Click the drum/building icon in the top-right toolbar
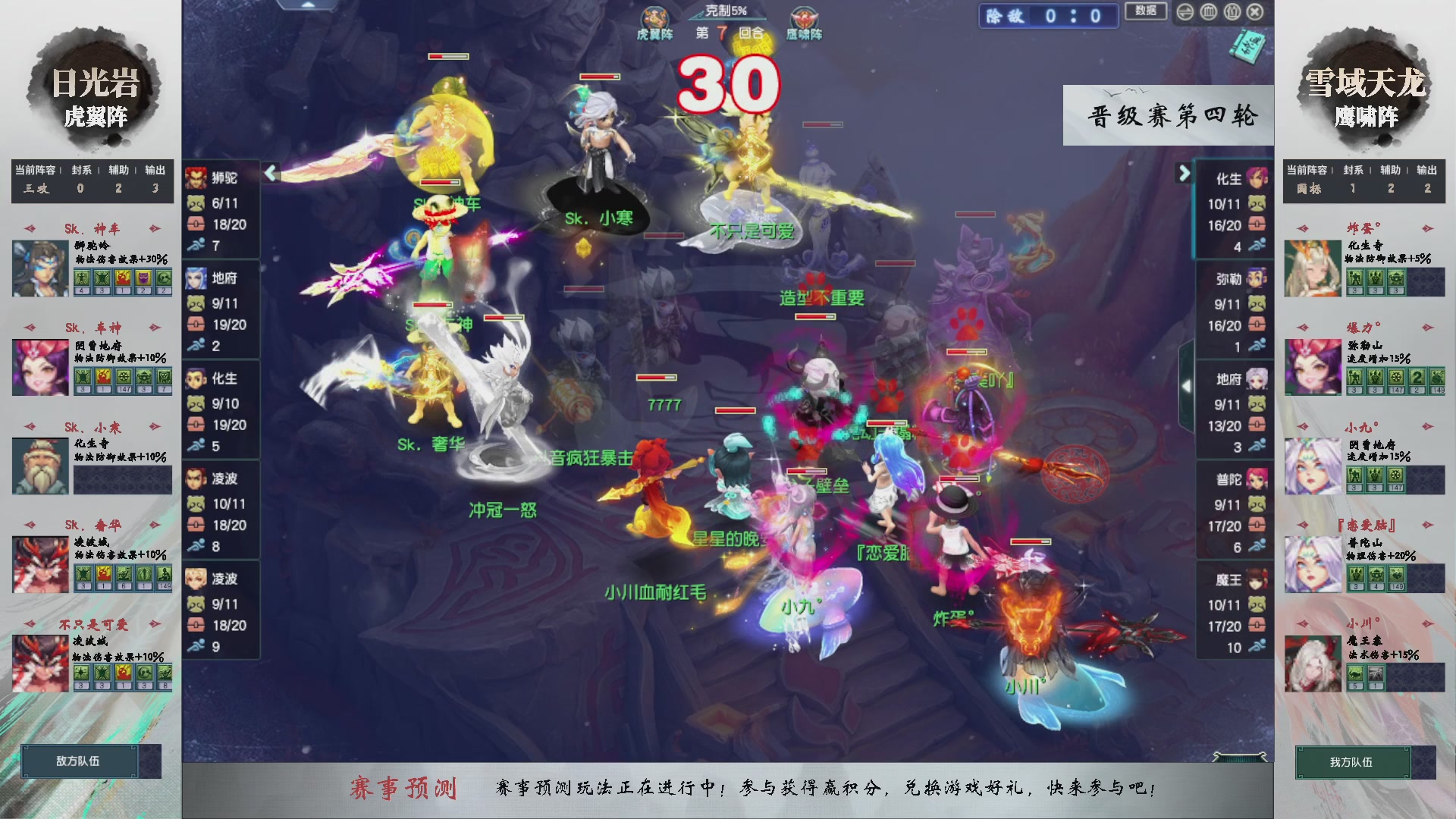 coord(1209,12)
